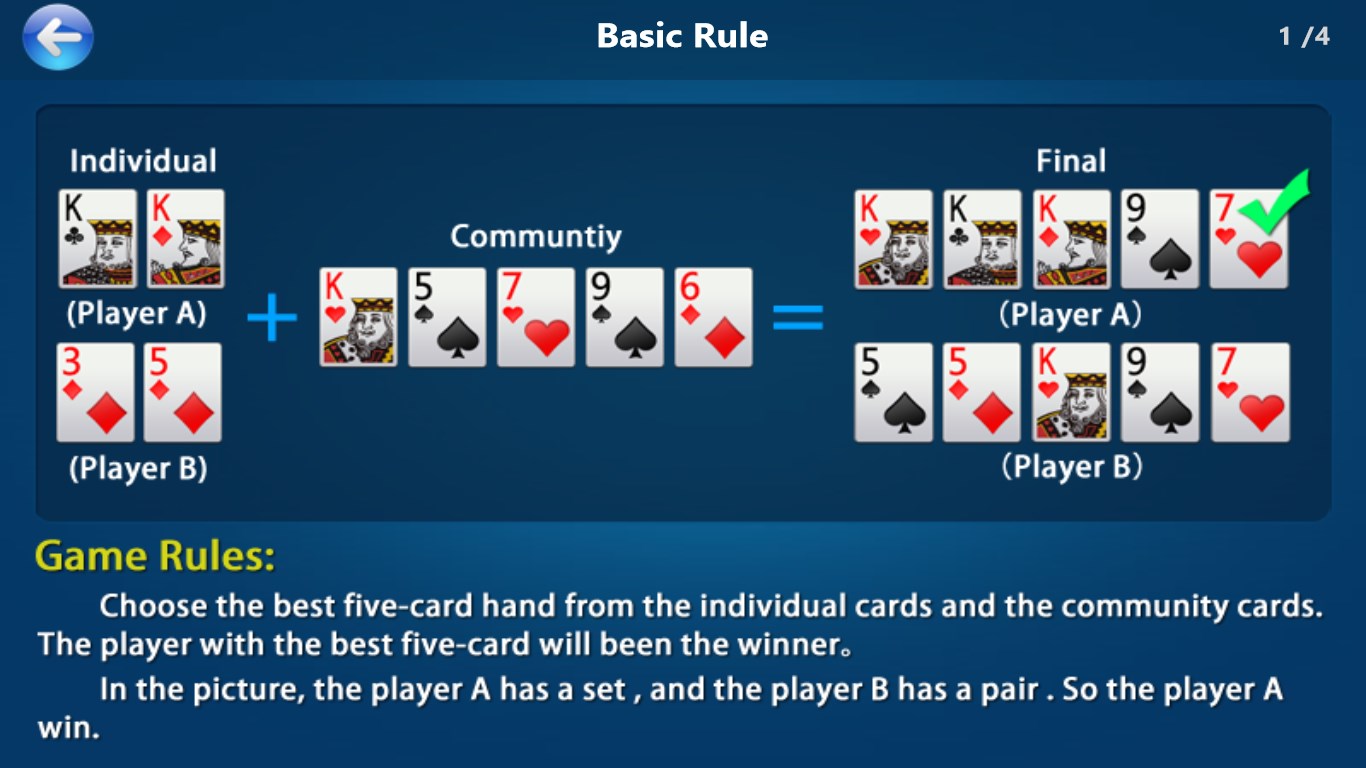Select the Communtiy section label
The height and width of the screenshot is (768, 1366).
click(535, 237)
